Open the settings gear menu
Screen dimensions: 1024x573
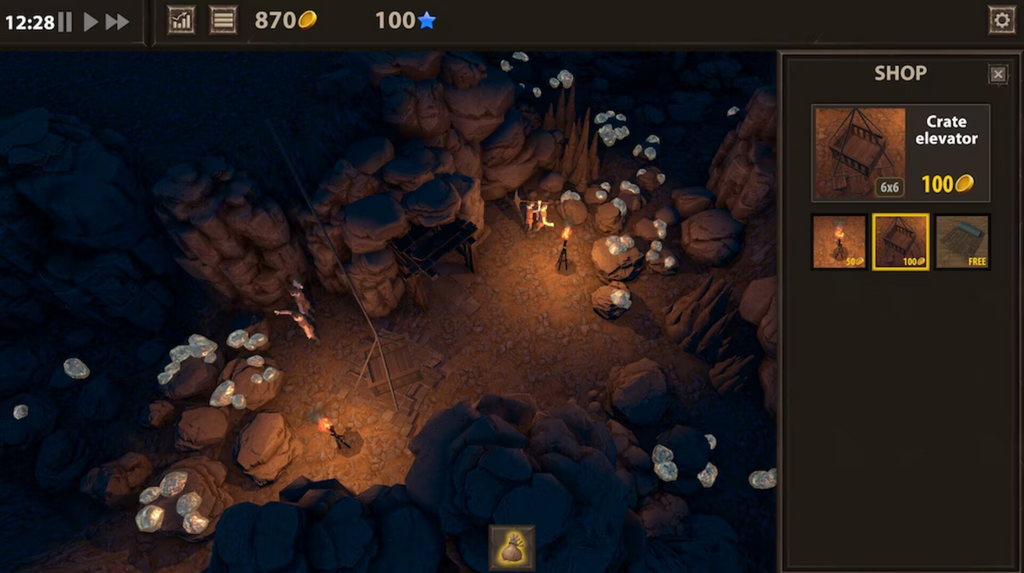pyautogui.click(x=1000, y=20)
